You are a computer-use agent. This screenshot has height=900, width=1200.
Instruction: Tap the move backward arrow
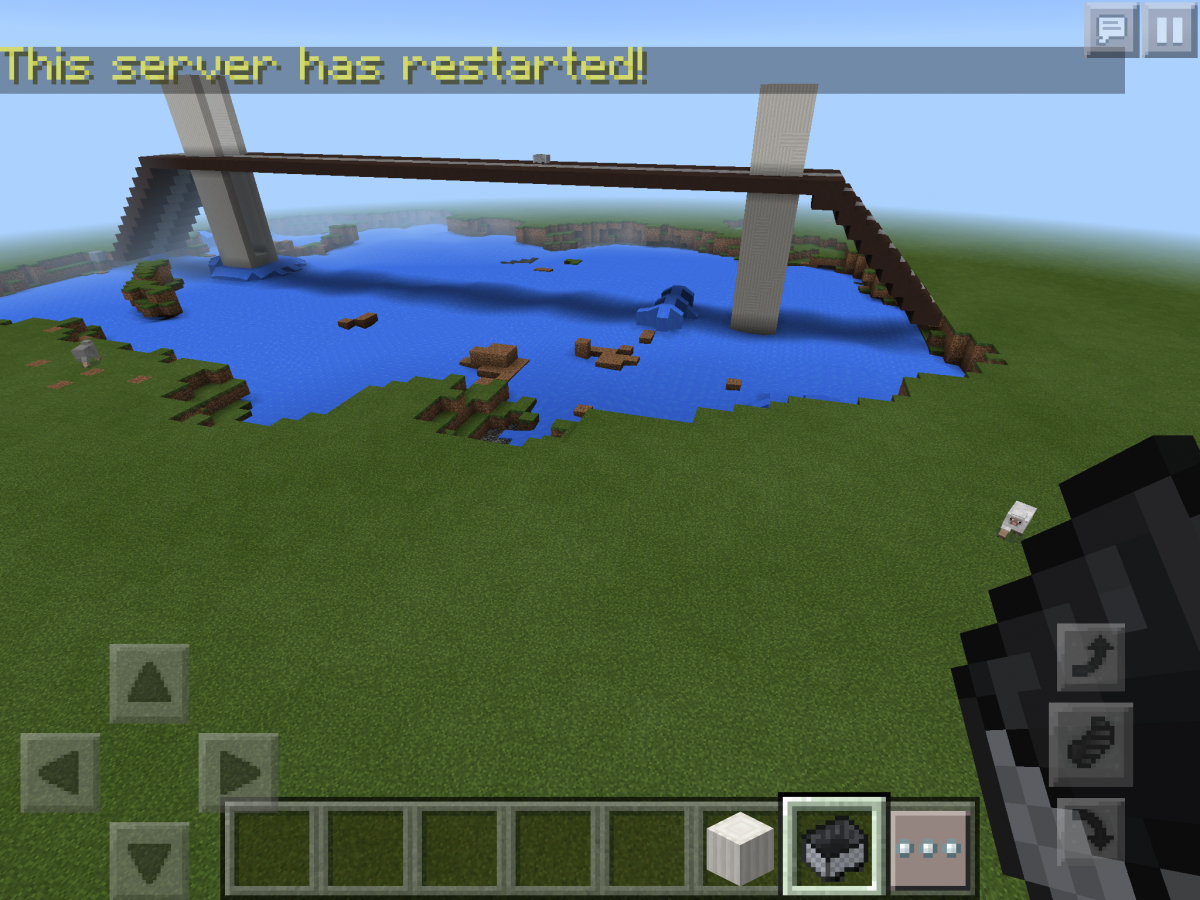149,860
